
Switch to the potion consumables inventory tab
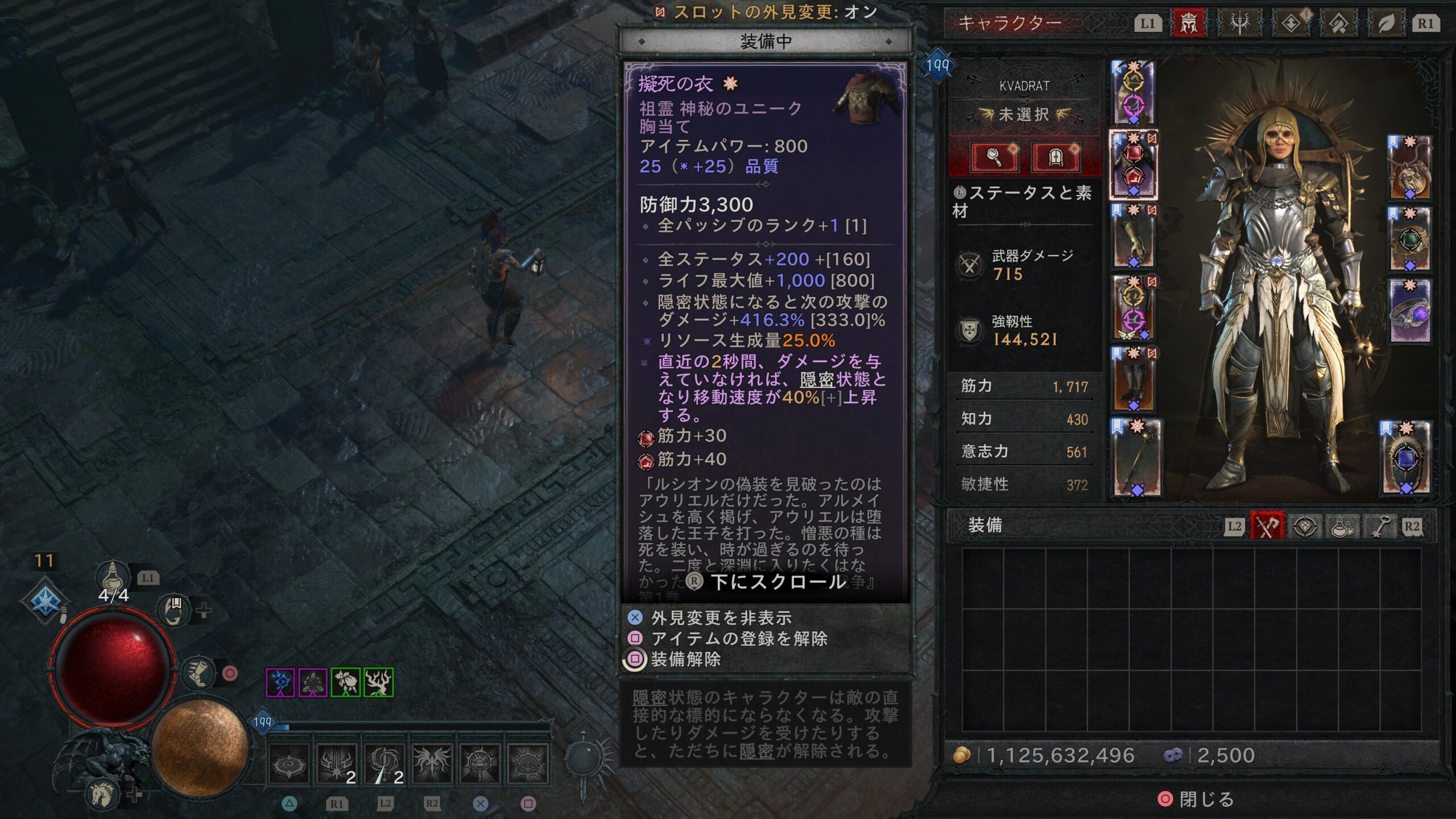click(1342, 526)
